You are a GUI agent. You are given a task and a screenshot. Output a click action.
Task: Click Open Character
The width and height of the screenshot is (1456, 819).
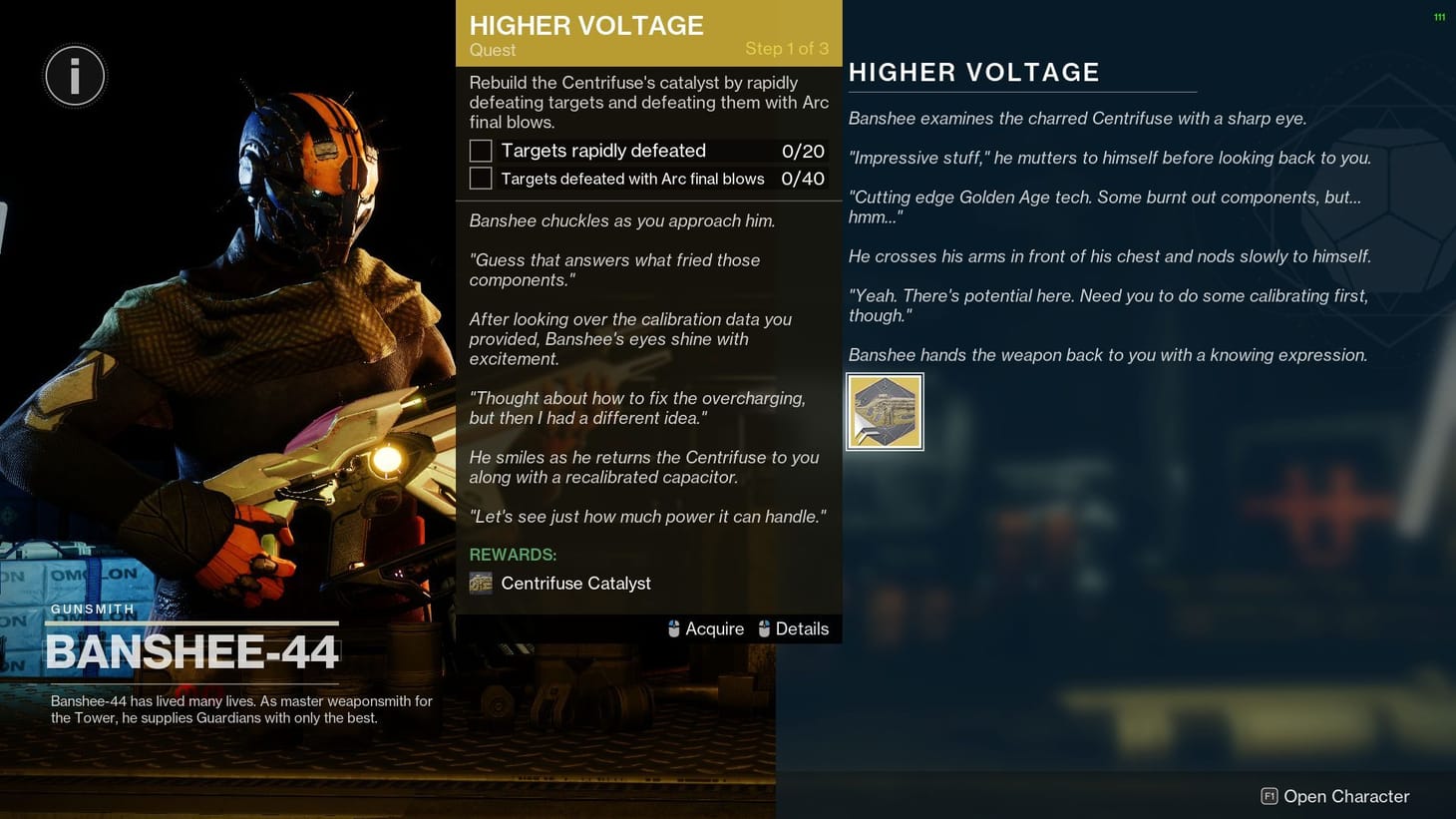pyautogui.click(x=1344, y=796)
